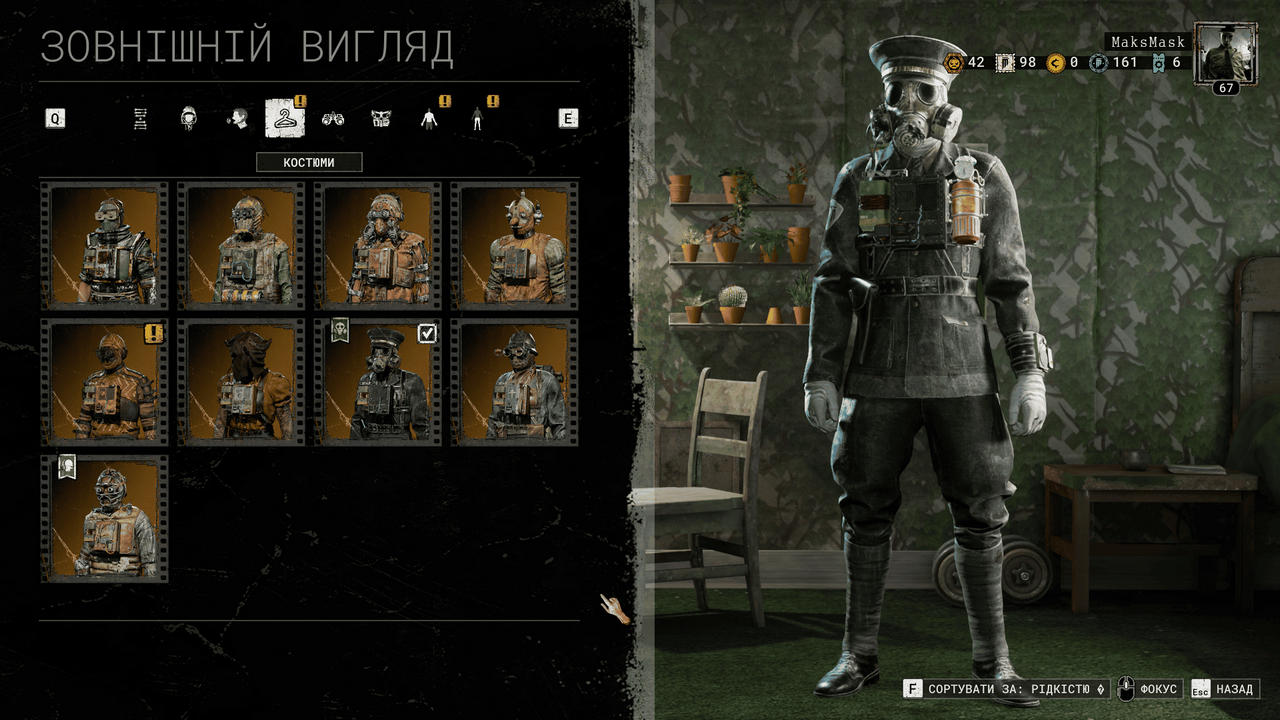Select the cage mask costume in the bottom row
The height and width of the screenshot is (720, 1280).
104,519
